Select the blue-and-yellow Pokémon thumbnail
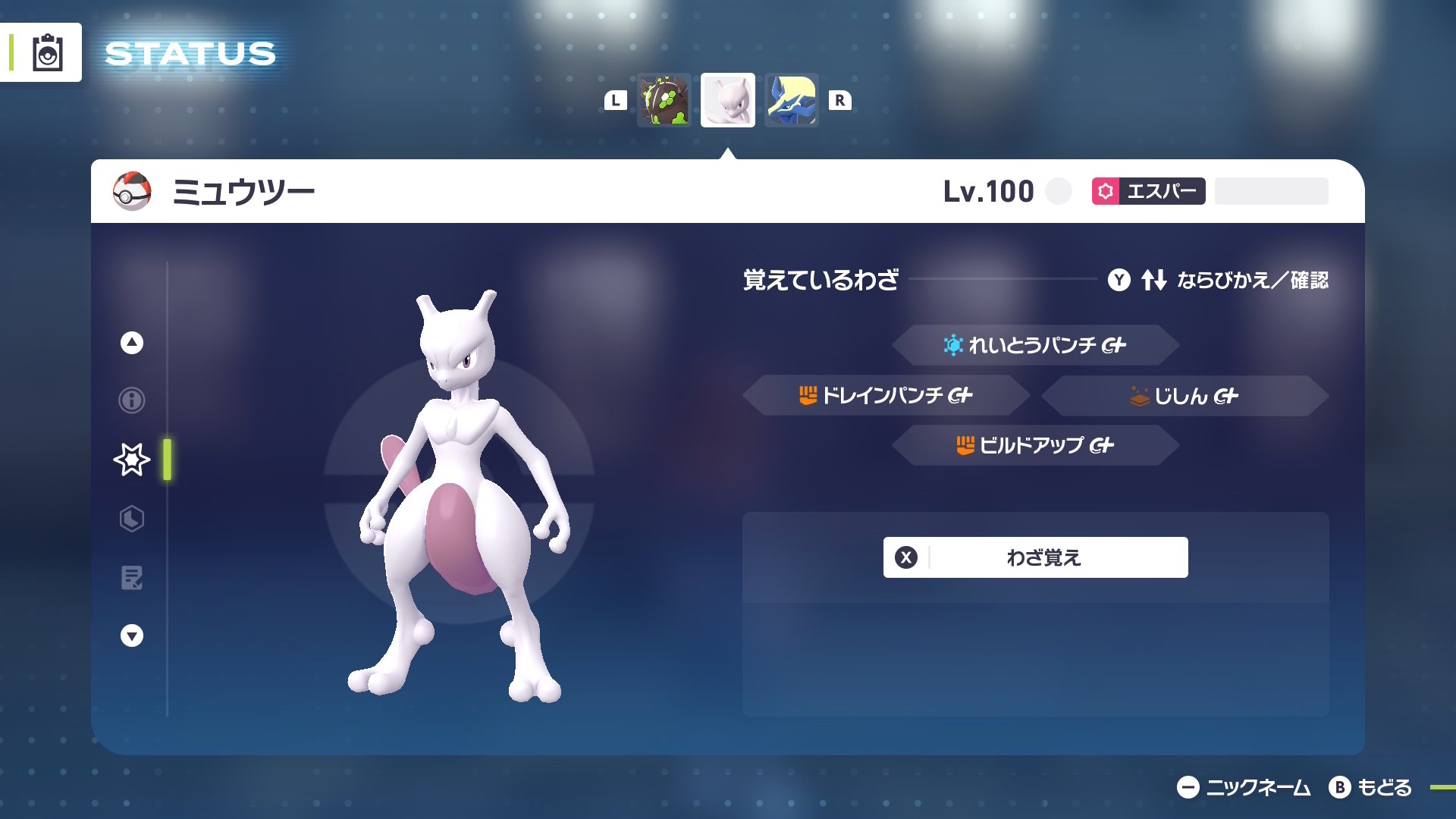This screenshot has height=819, width=1456. (791, 100)
